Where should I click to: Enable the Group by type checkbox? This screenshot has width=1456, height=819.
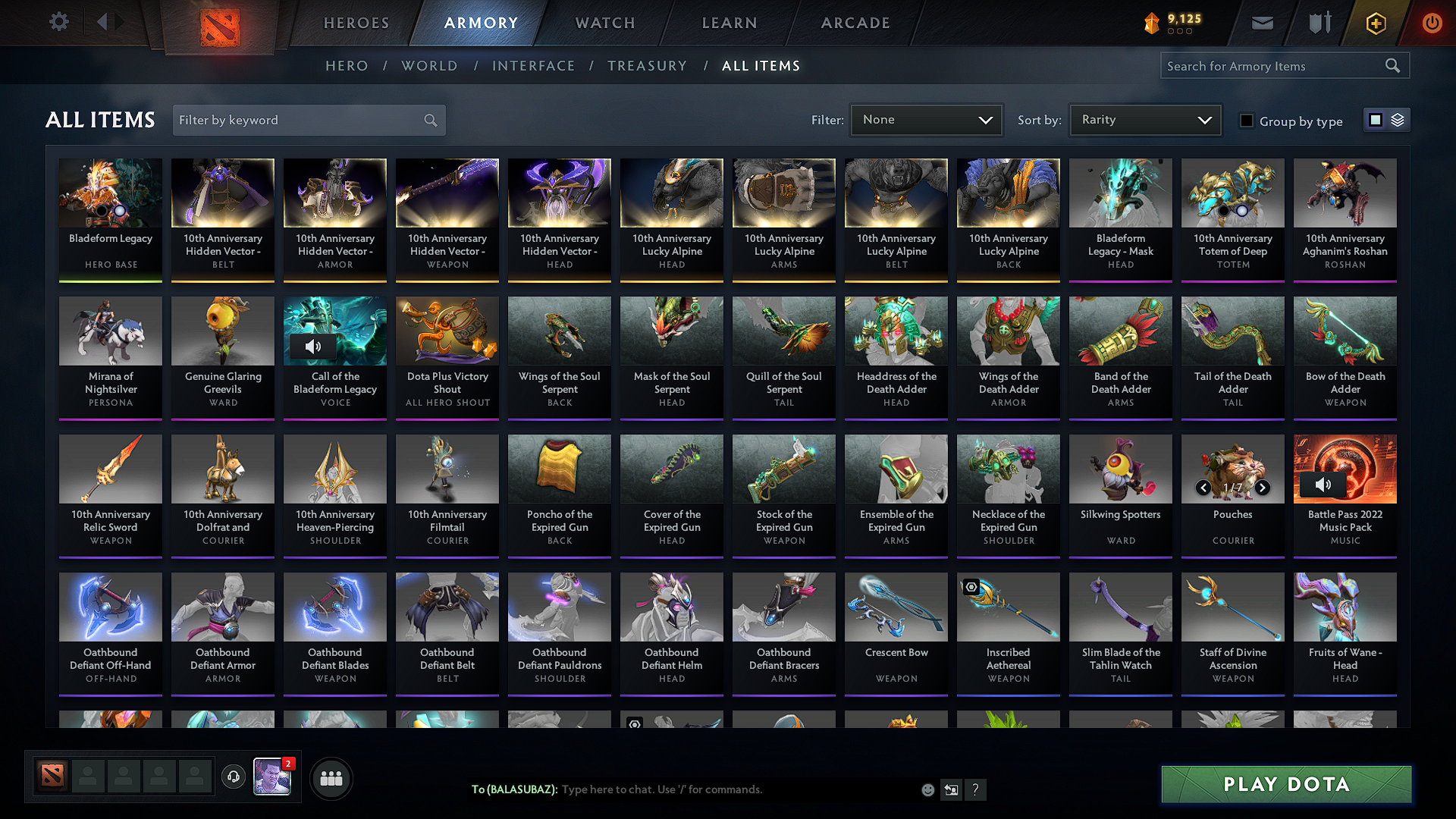tap(1247, 121)
